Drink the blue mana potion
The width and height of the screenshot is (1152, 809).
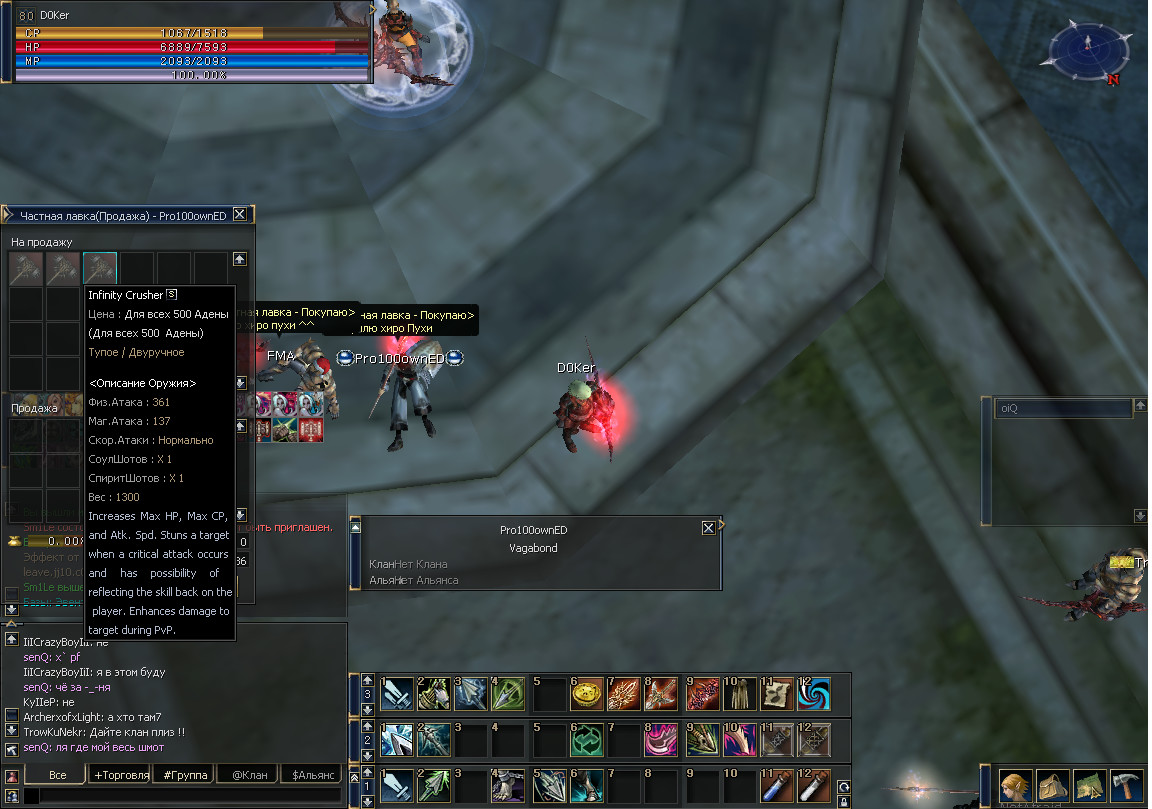(x=777, y=787)
